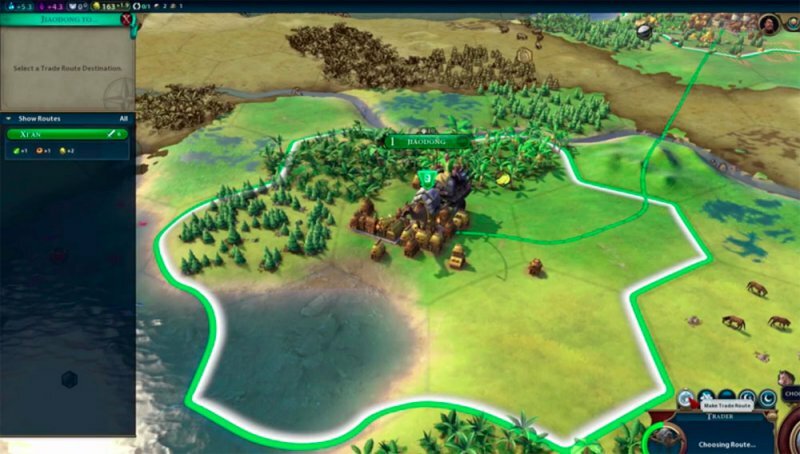Click the Make Trade Route action icon
800x454 pixels.
pos(687,397)
